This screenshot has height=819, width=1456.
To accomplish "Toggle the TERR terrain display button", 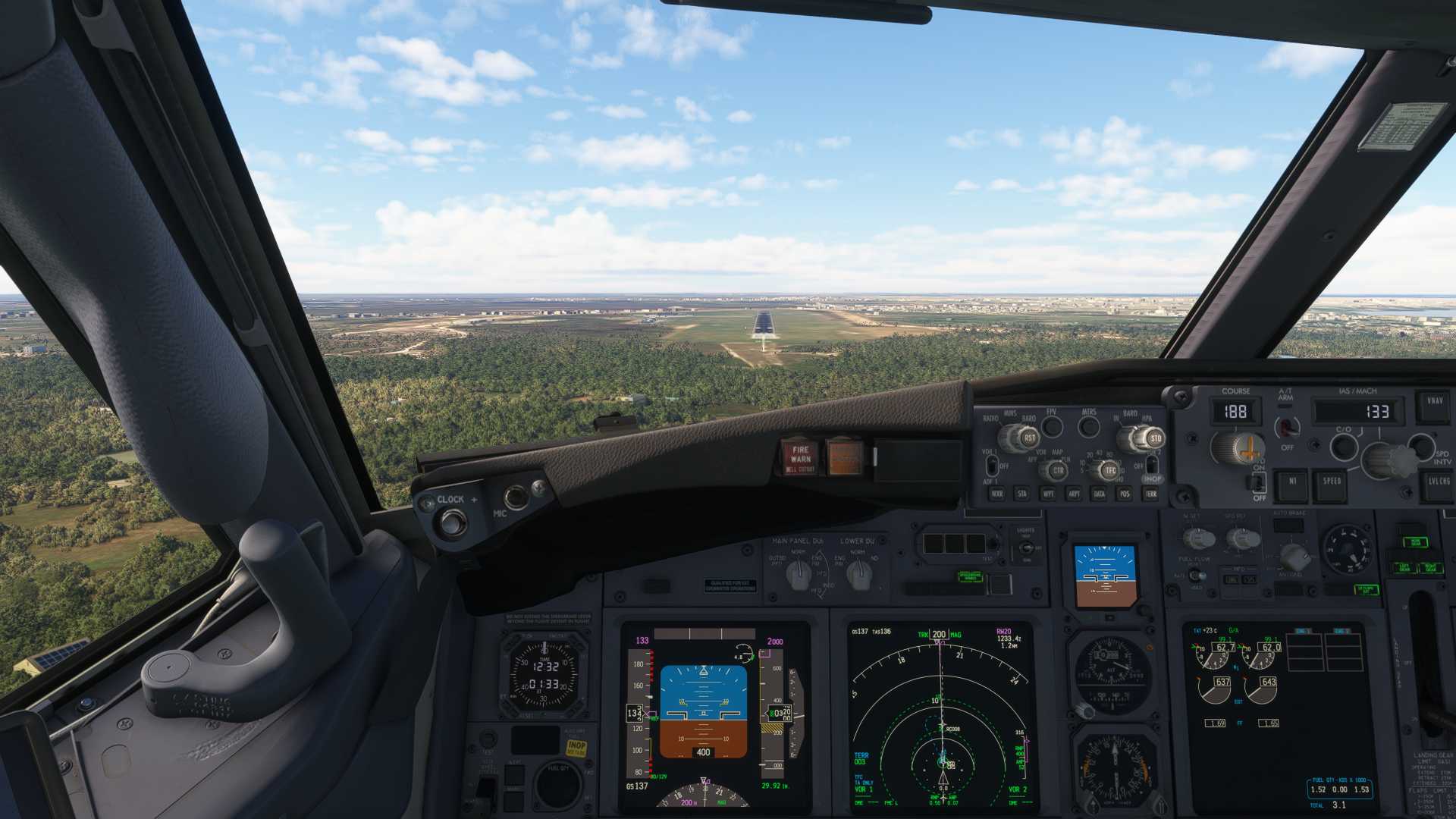I will (1151, 494).
